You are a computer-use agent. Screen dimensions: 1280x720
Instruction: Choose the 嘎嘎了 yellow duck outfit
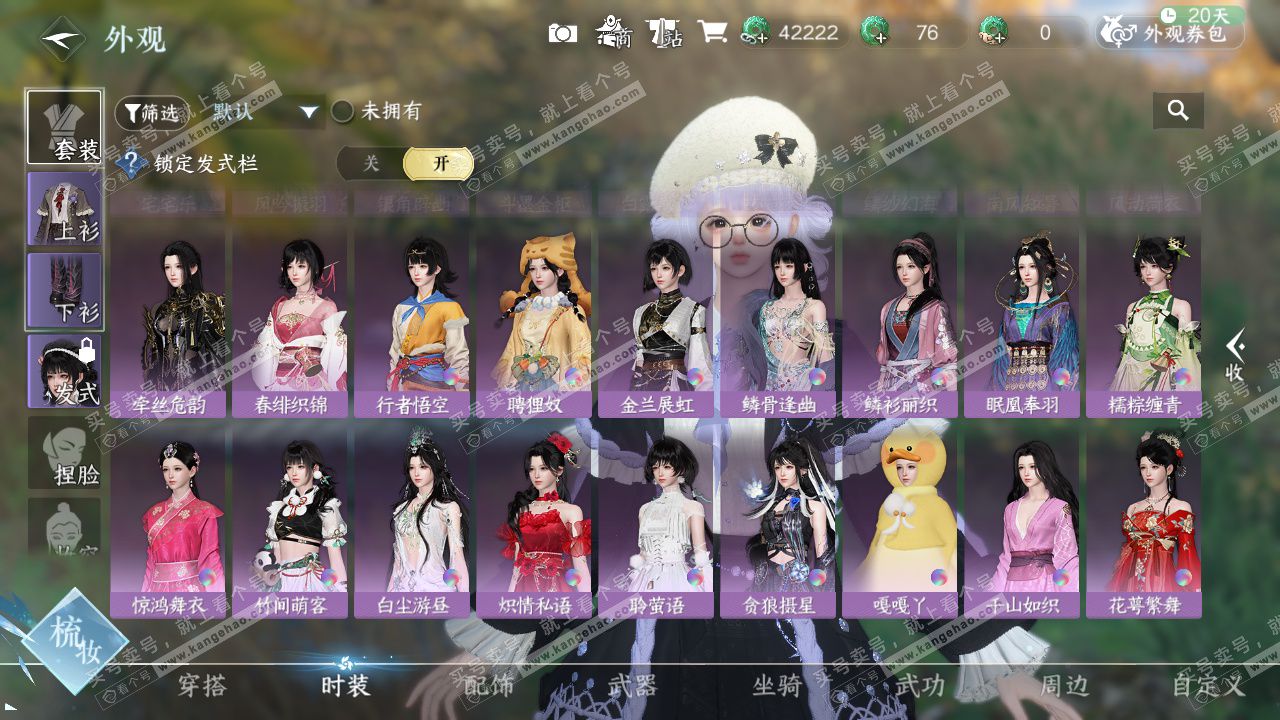(900, 522)
